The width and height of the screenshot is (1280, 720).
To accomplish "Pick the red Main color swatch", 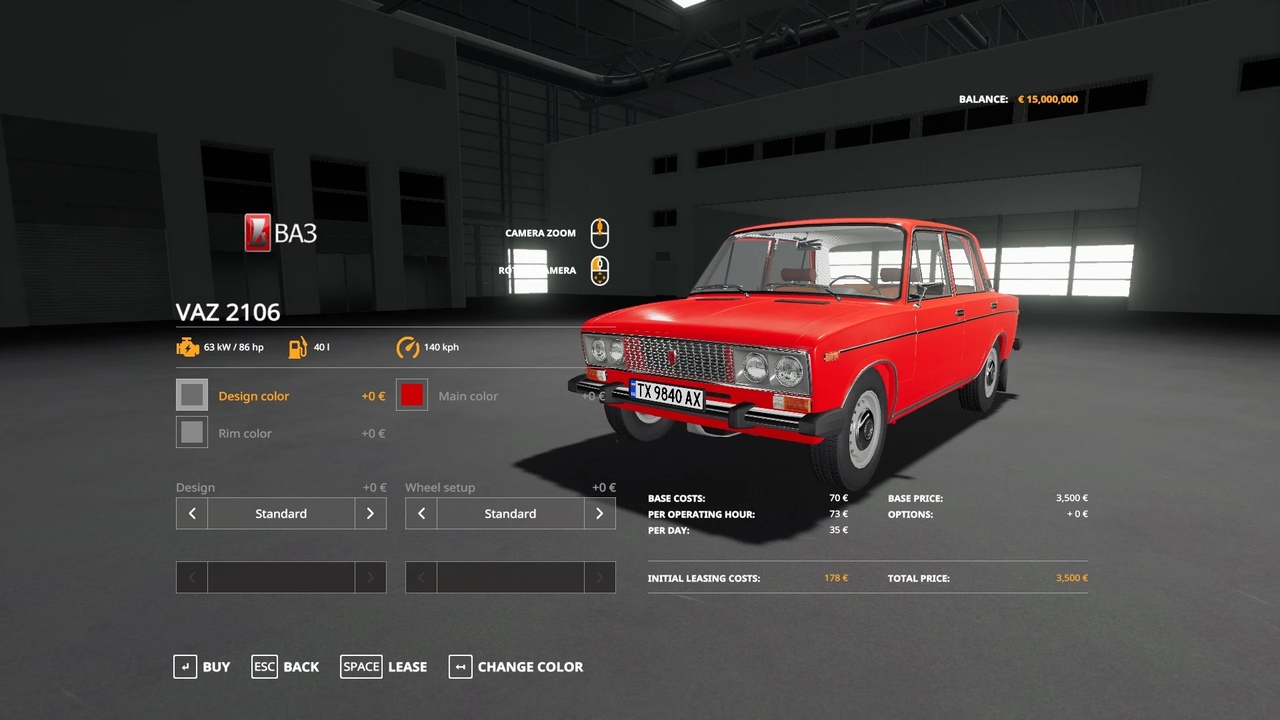I will pos(412,395).
